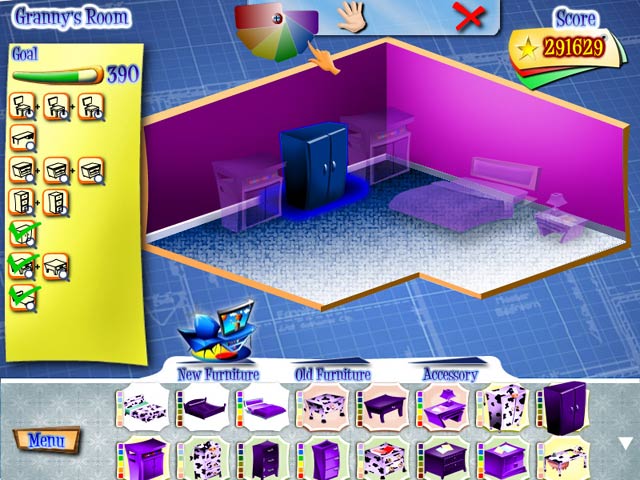The image size is (640, 480).
Task: Select the hand move tool
Action: pos(351,15)
